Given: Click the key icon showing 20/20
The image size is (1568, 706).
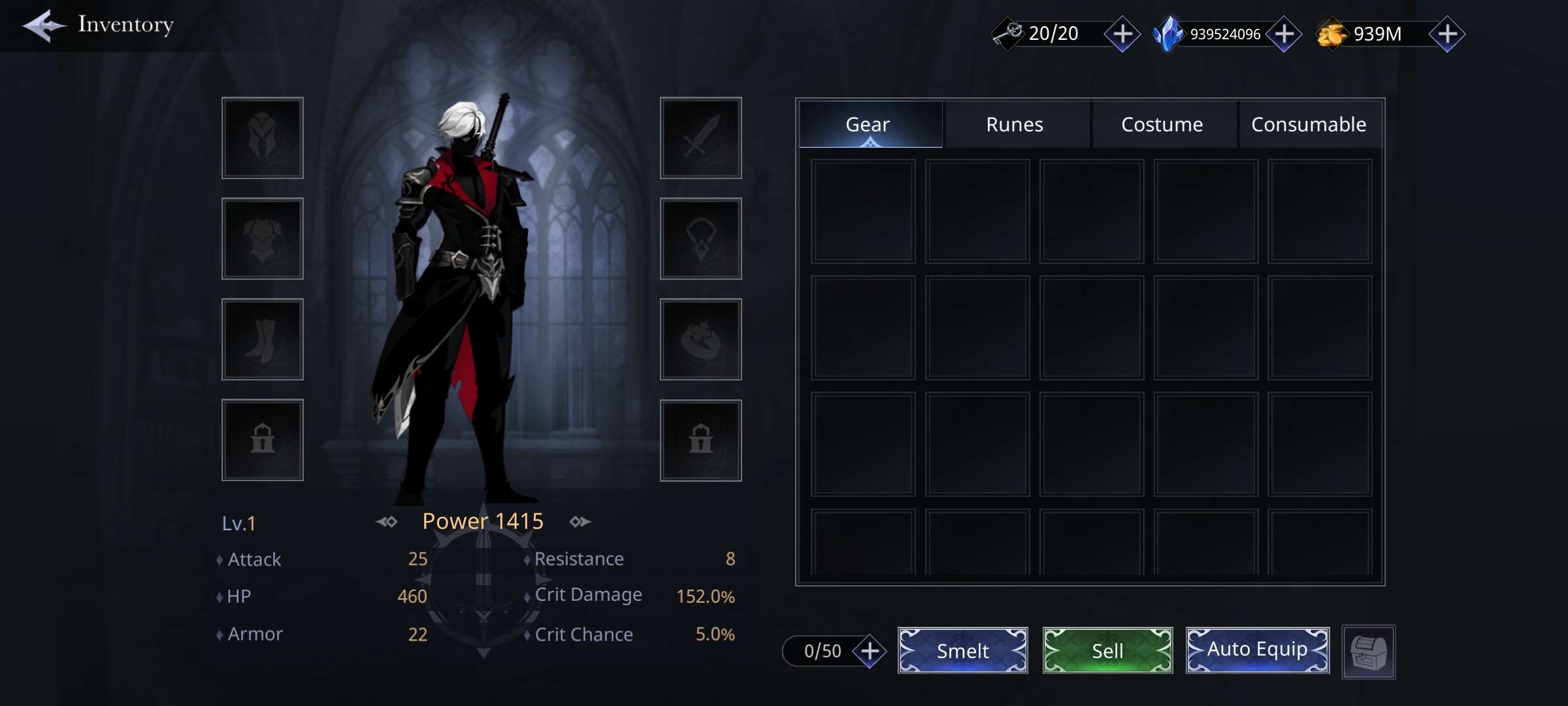Looking at the screenshot, I should (1007, 33).
